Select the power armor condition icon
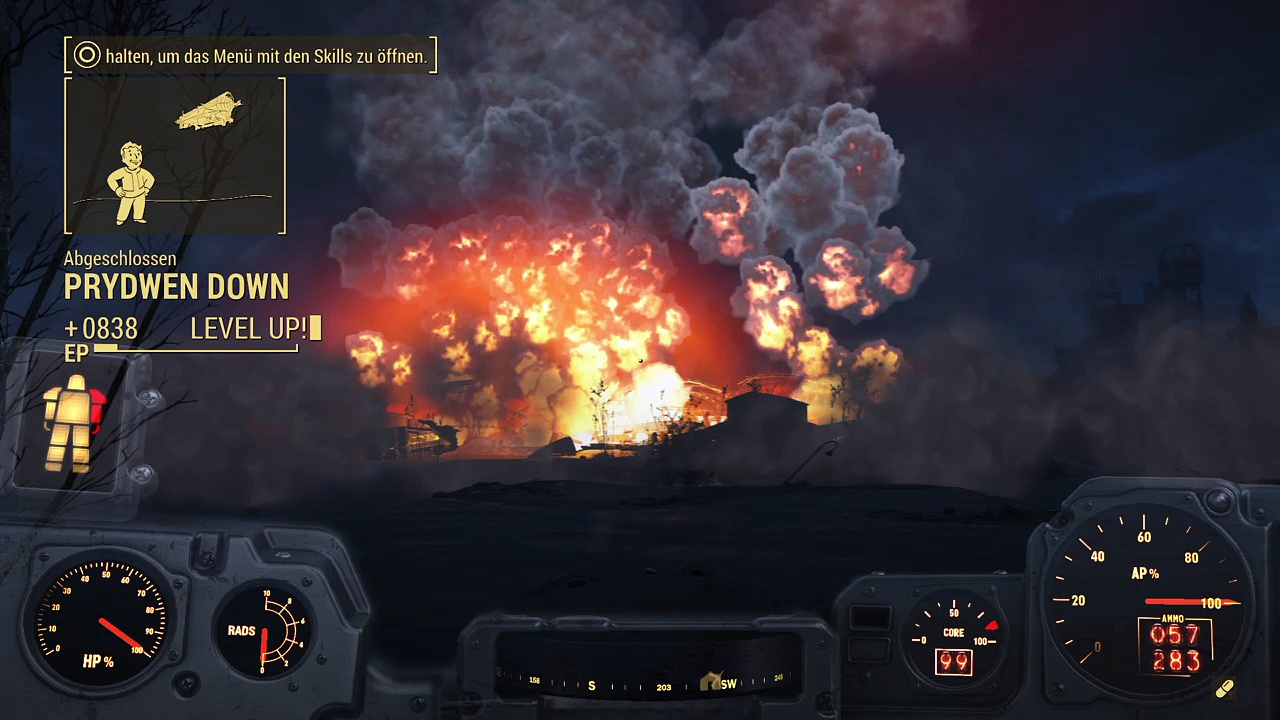The width and height of the screenshot is (1280, 720). (x=73, y=423)
